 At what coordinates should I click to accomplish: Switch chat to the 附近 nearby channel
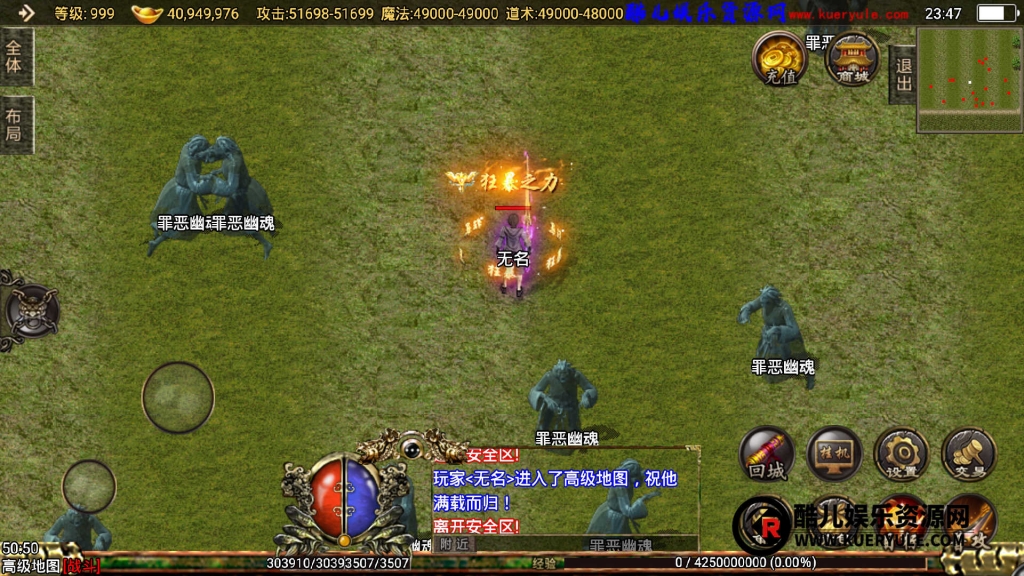coord(455,544)
